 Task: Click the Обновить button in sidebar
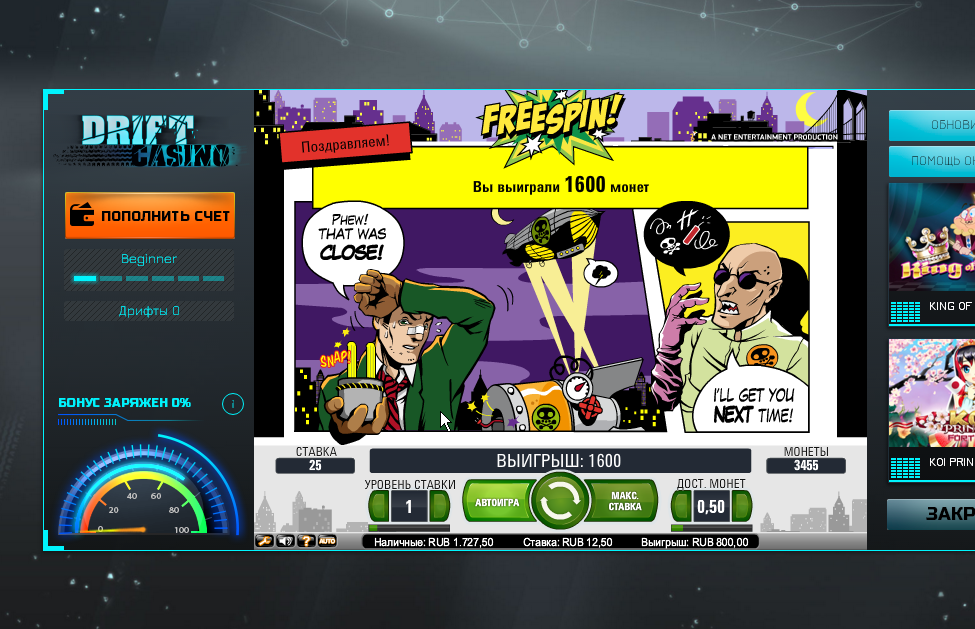click(932, 125)
